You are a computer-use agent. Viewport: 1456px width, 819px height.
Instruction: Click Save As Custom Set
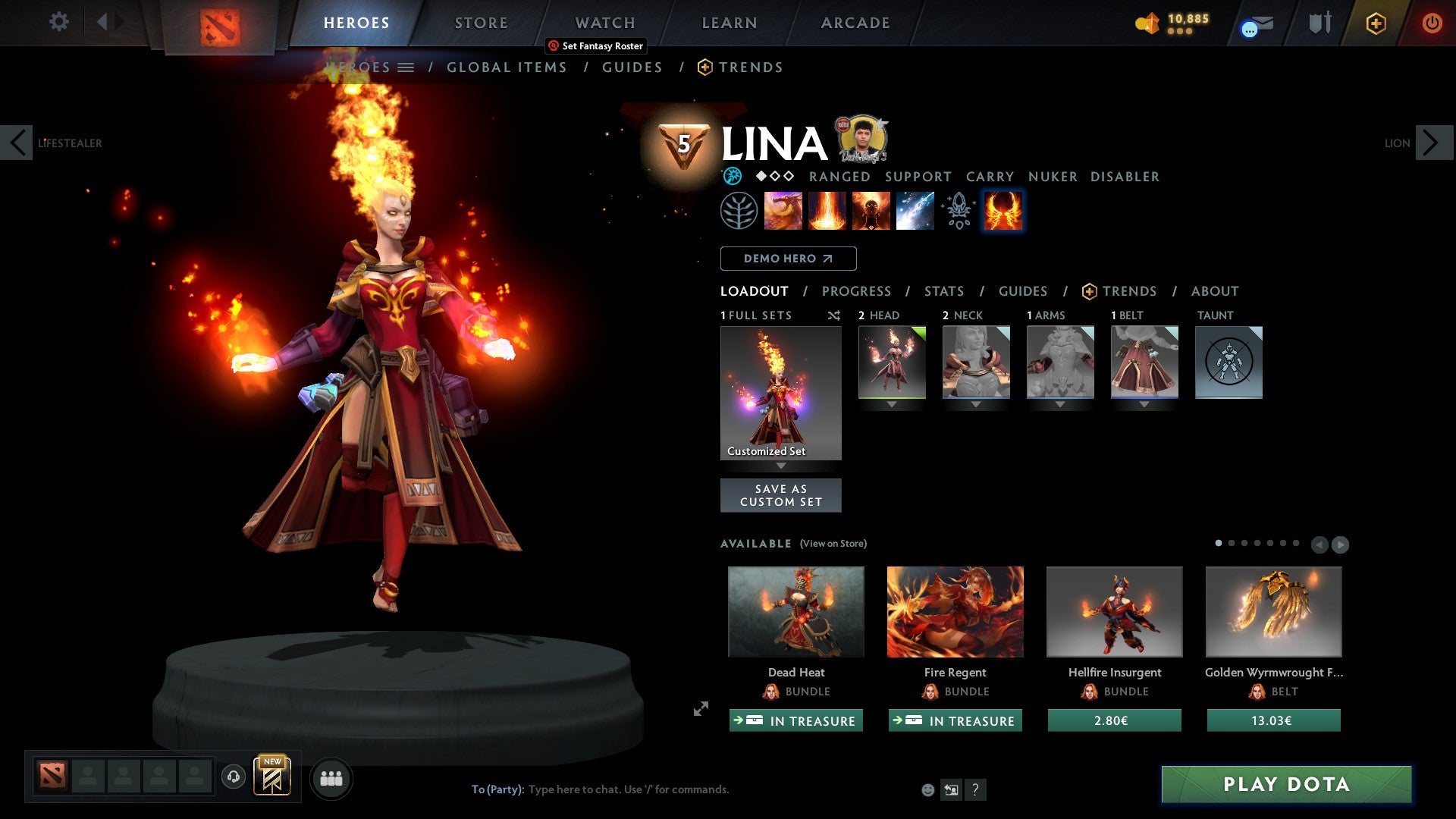pyautogui.click(x=781, y=494)
